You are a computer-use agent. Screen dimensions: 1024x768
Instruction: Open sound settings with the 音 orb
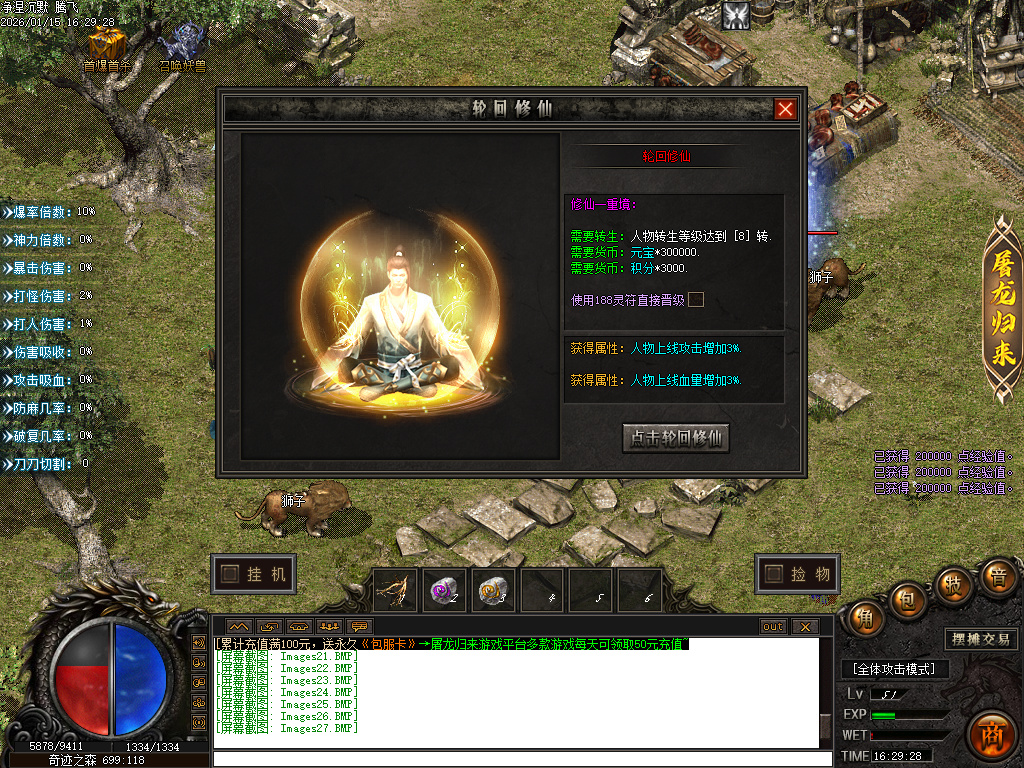point(997,579)
